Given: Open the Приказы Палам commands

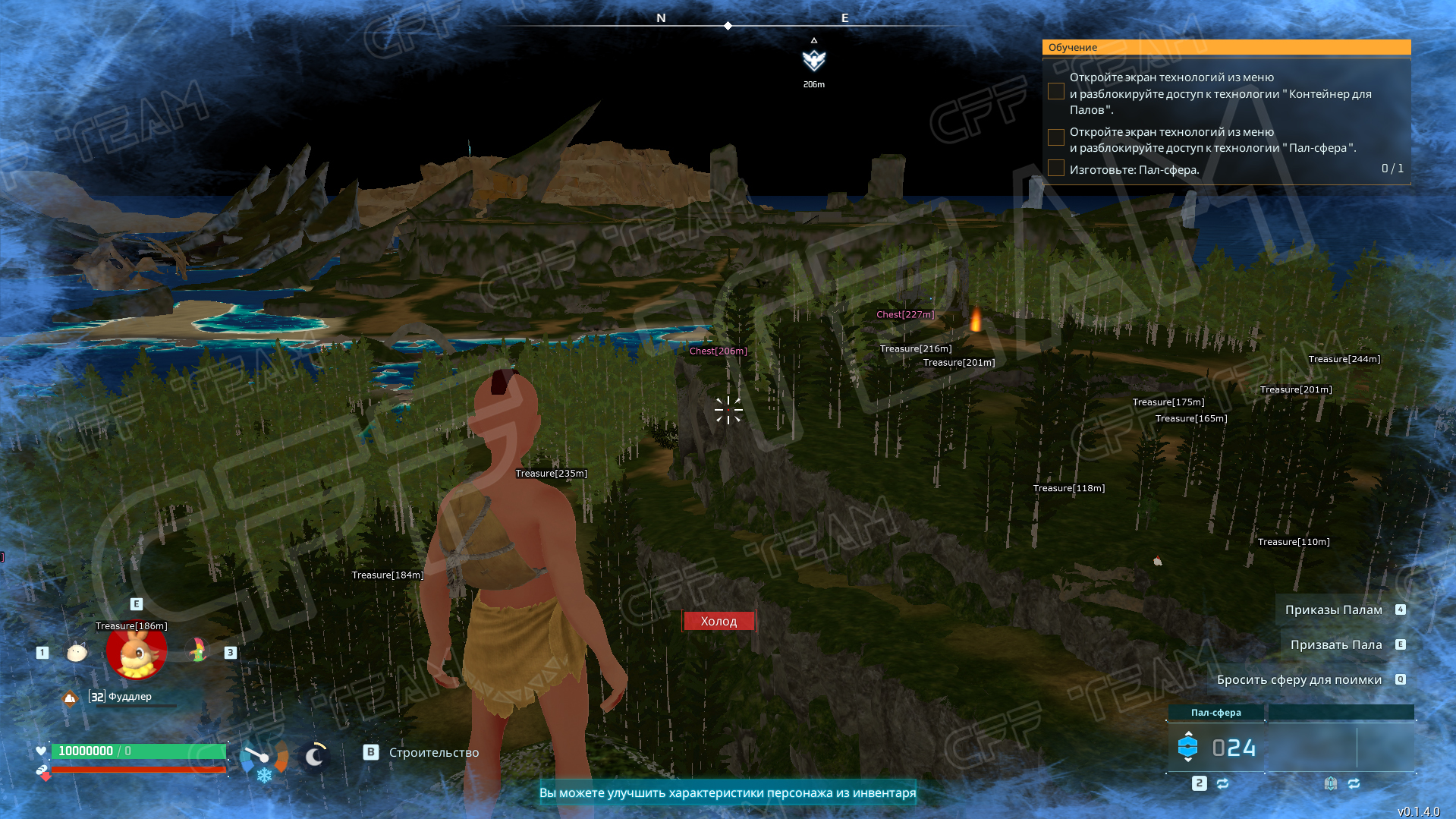Looking at the screenshot, I should tap(1333, 610).
